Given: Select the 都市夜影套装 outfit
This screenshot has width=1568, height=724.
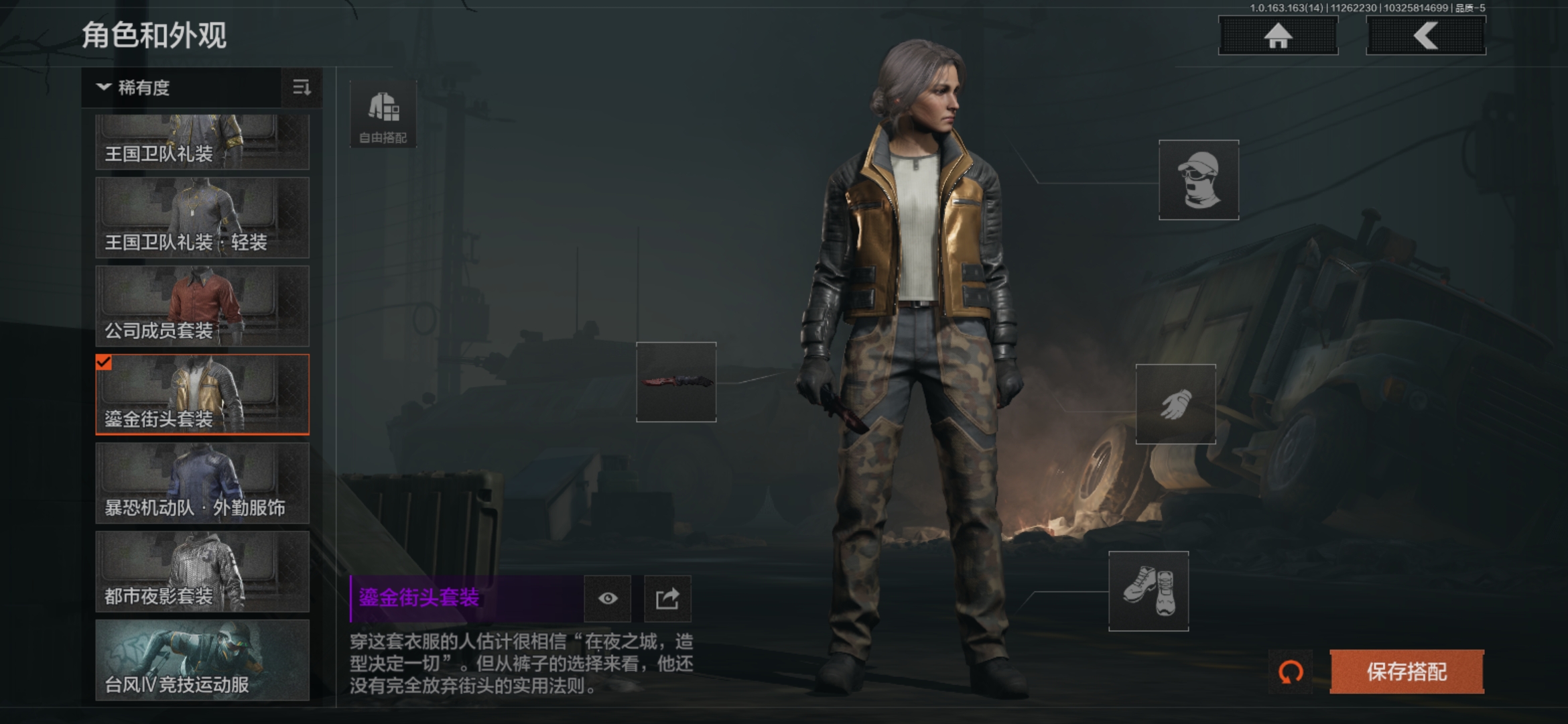Looking at the screenshot, I should click(x=202, y=572).
